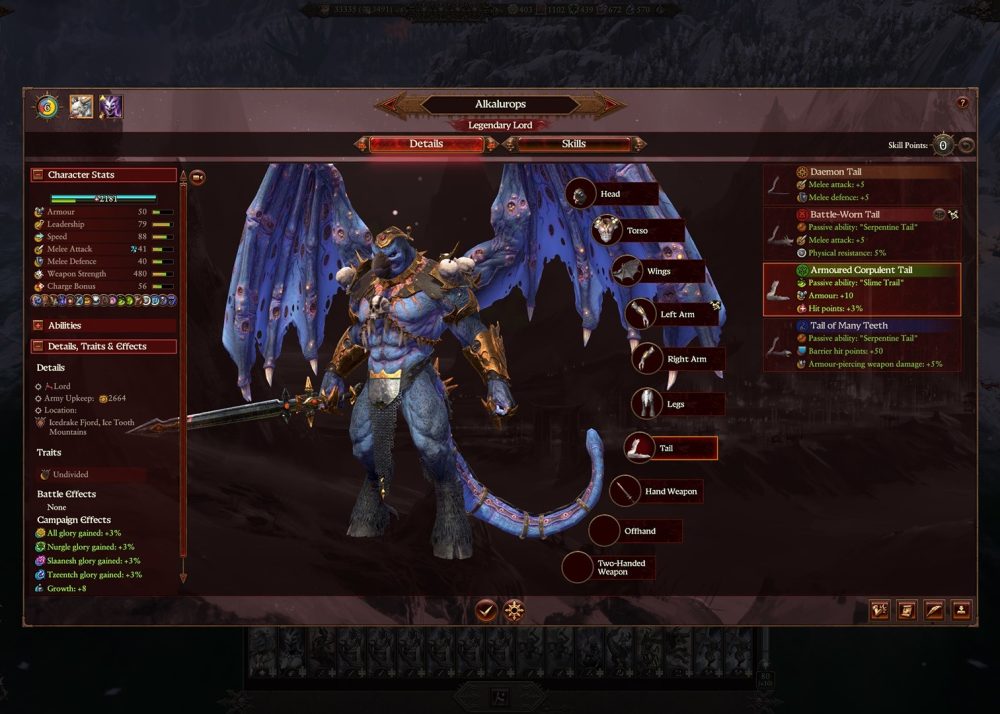Go to the previous lord with the left arrow

390,104
